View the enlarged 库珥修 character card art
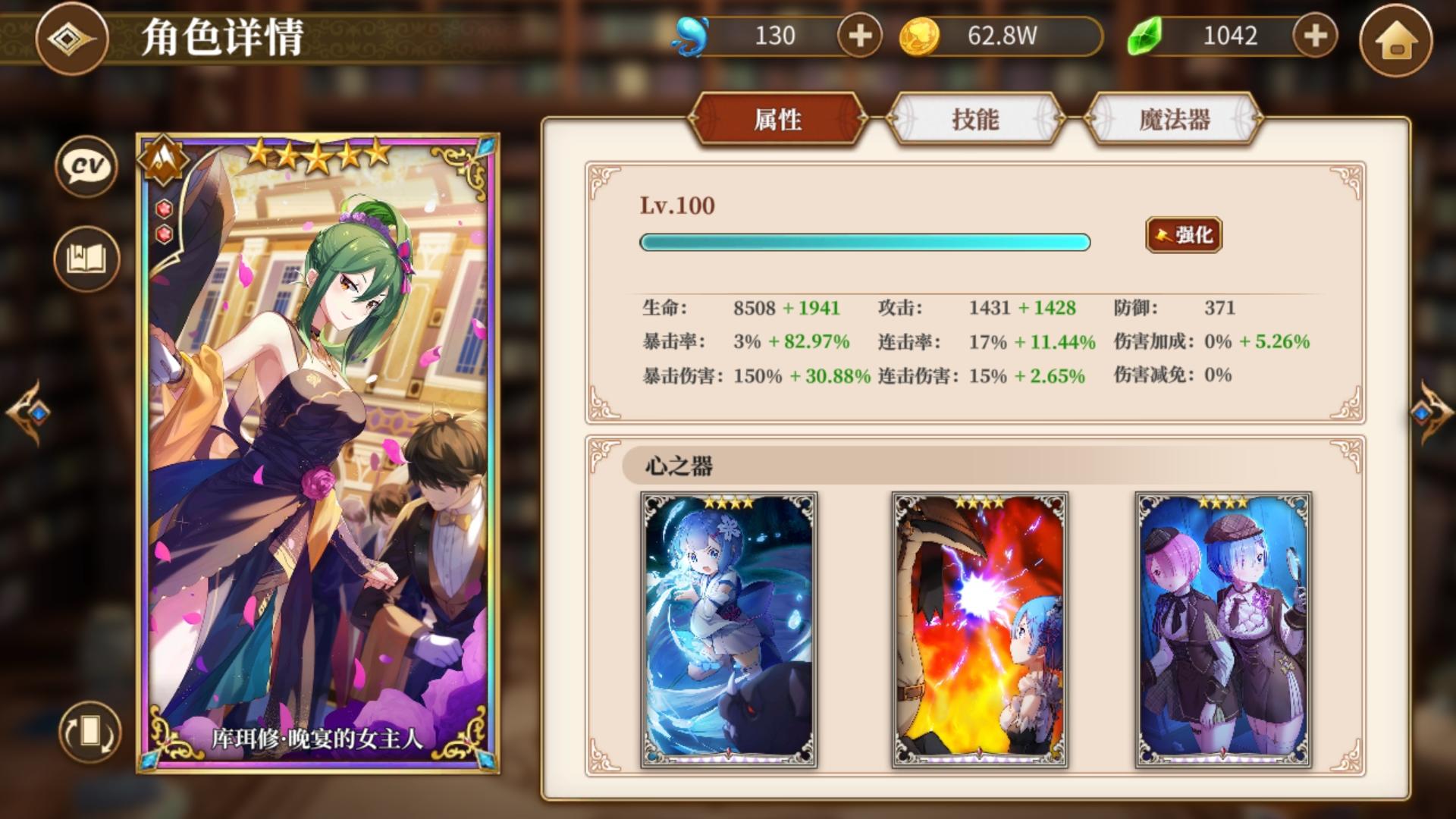Screen dimensions: 1456x819 (x=318, y=447)
